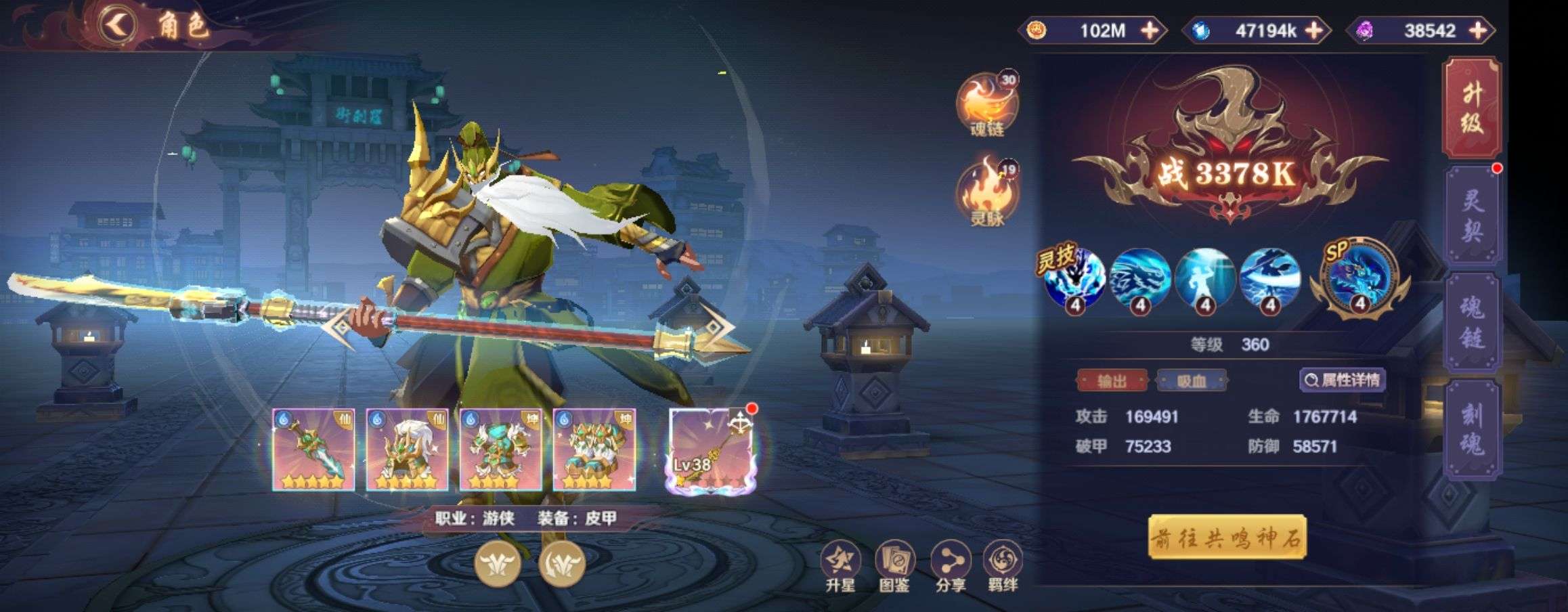Viewport: 1568px width, 612px height.
Task: Open the 羁绊 bonds menu
Action: tap(1003, 567)
